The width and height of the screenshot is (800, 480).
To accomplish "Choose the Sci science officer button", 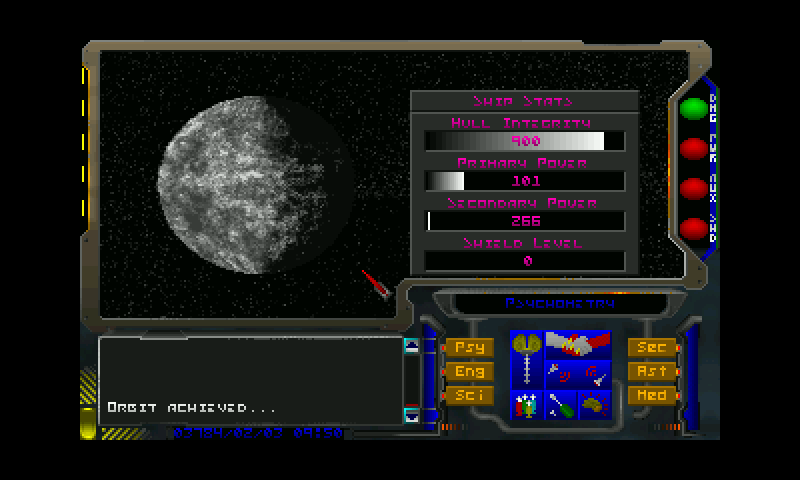I will tap(468, 395).
